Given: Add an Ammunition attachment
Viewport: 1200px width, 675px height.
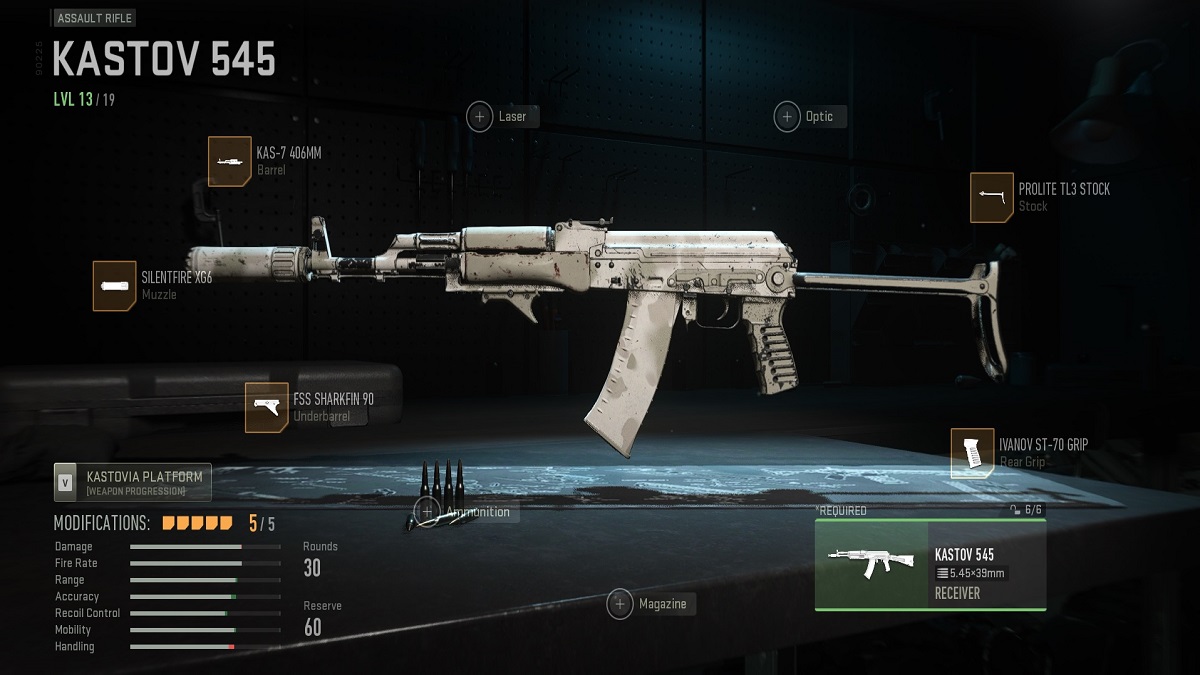Looking at the screenshot, I should 428,512.
